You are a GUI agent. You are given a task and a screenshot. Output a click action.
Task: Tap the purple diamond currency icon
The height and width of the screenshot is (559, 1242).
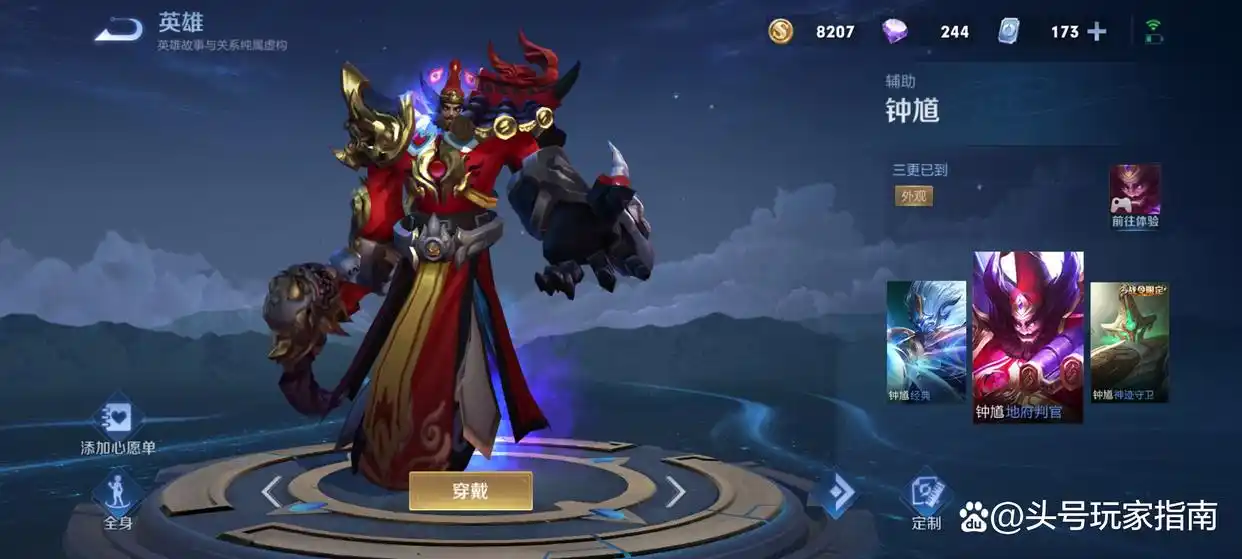(x=894, y=31)
